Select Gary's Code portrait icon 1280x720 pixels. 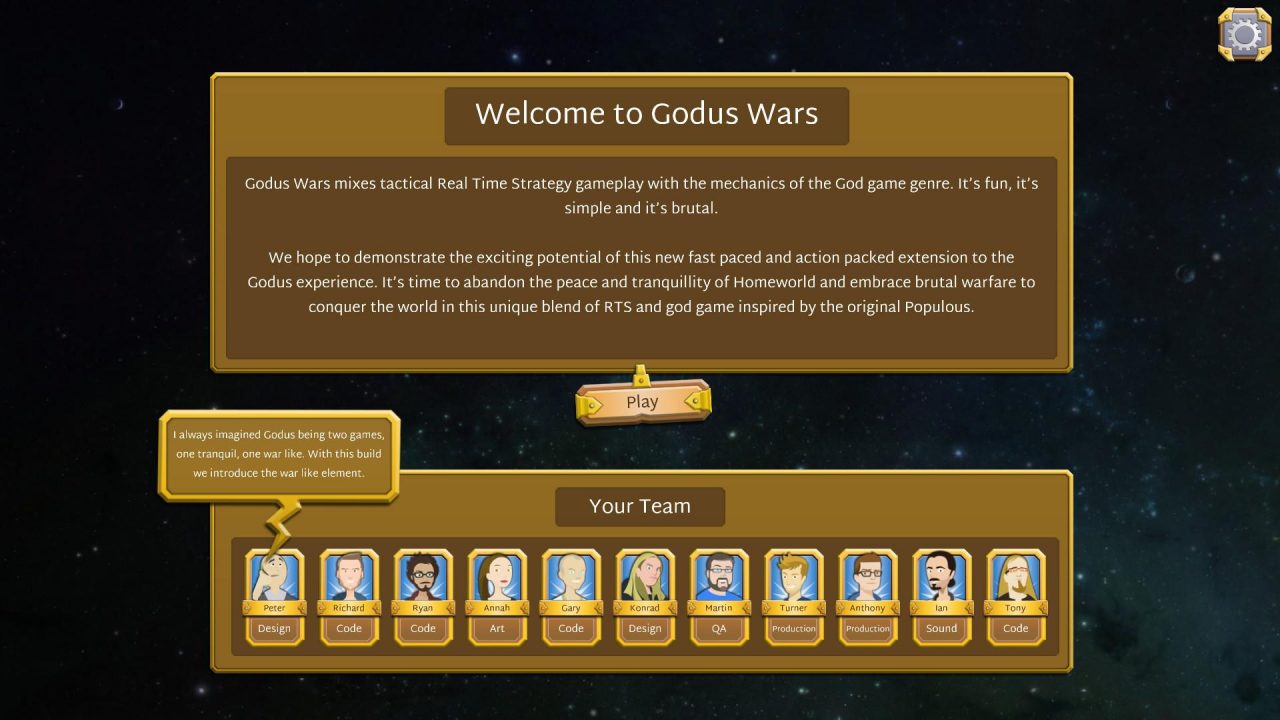[571, 577]
